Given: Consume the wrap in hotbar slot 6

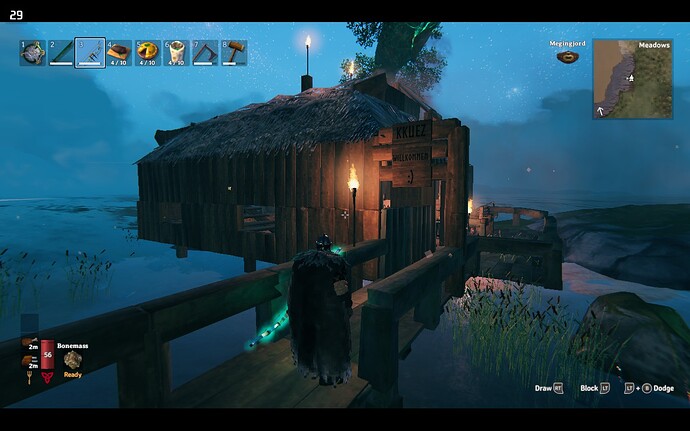Looking at the screenshot, I should coord(176,52).
